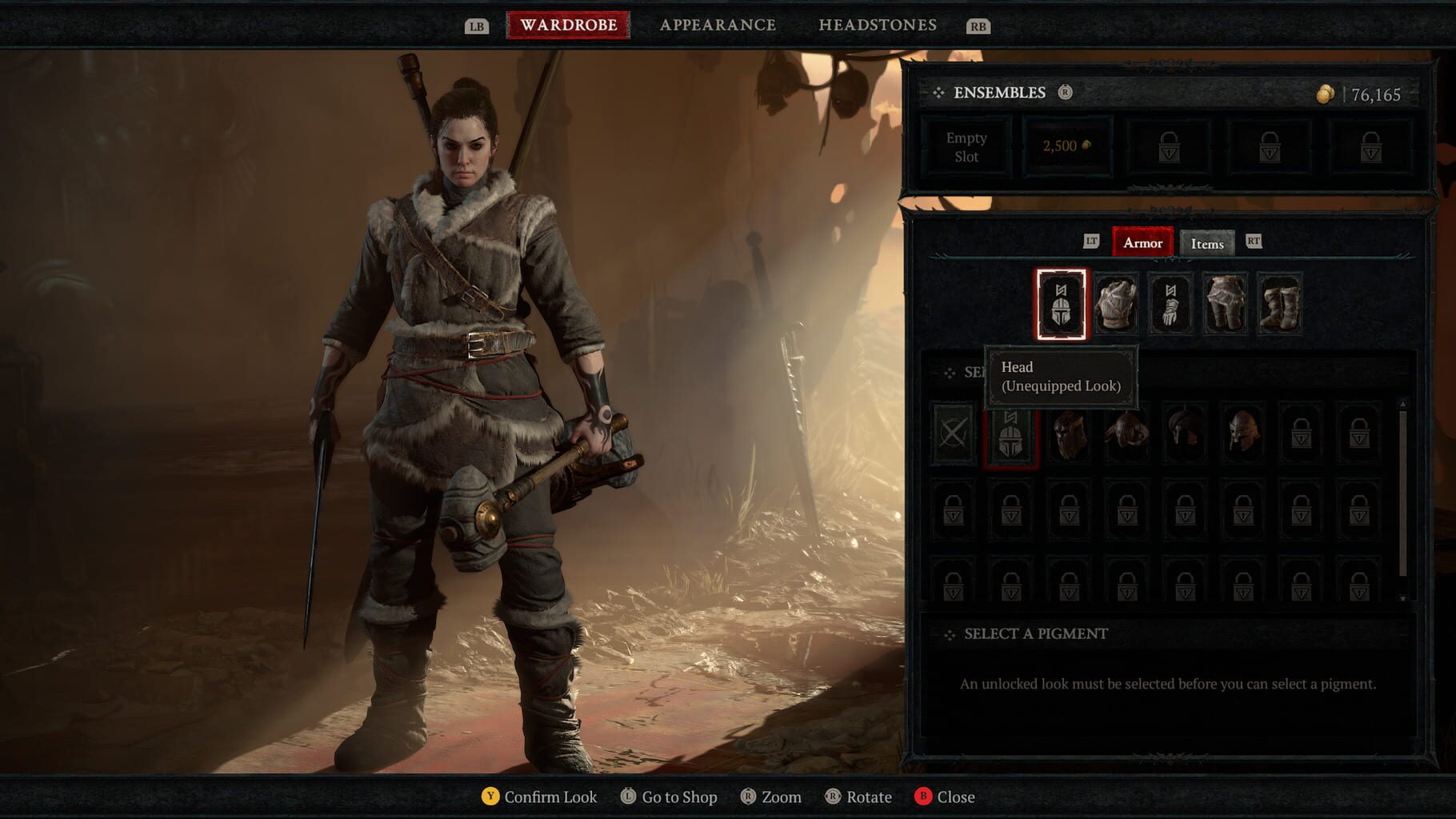The image size is (1456, 819).
Task: Open the Headstones tab
Action: coord(878,24)
